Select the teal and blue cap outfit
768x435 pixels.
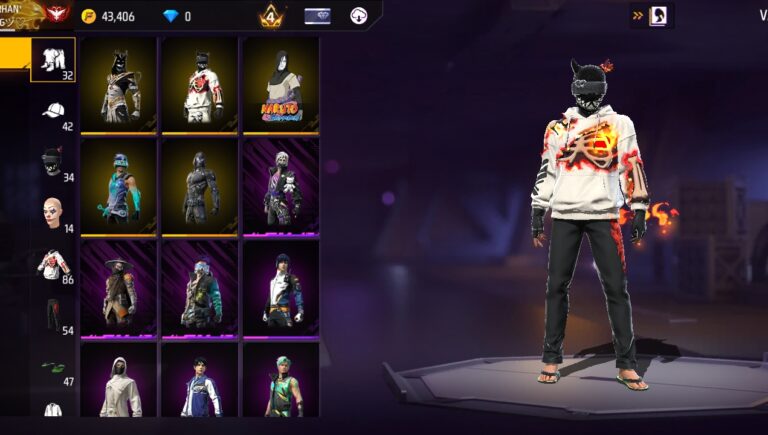119,187
